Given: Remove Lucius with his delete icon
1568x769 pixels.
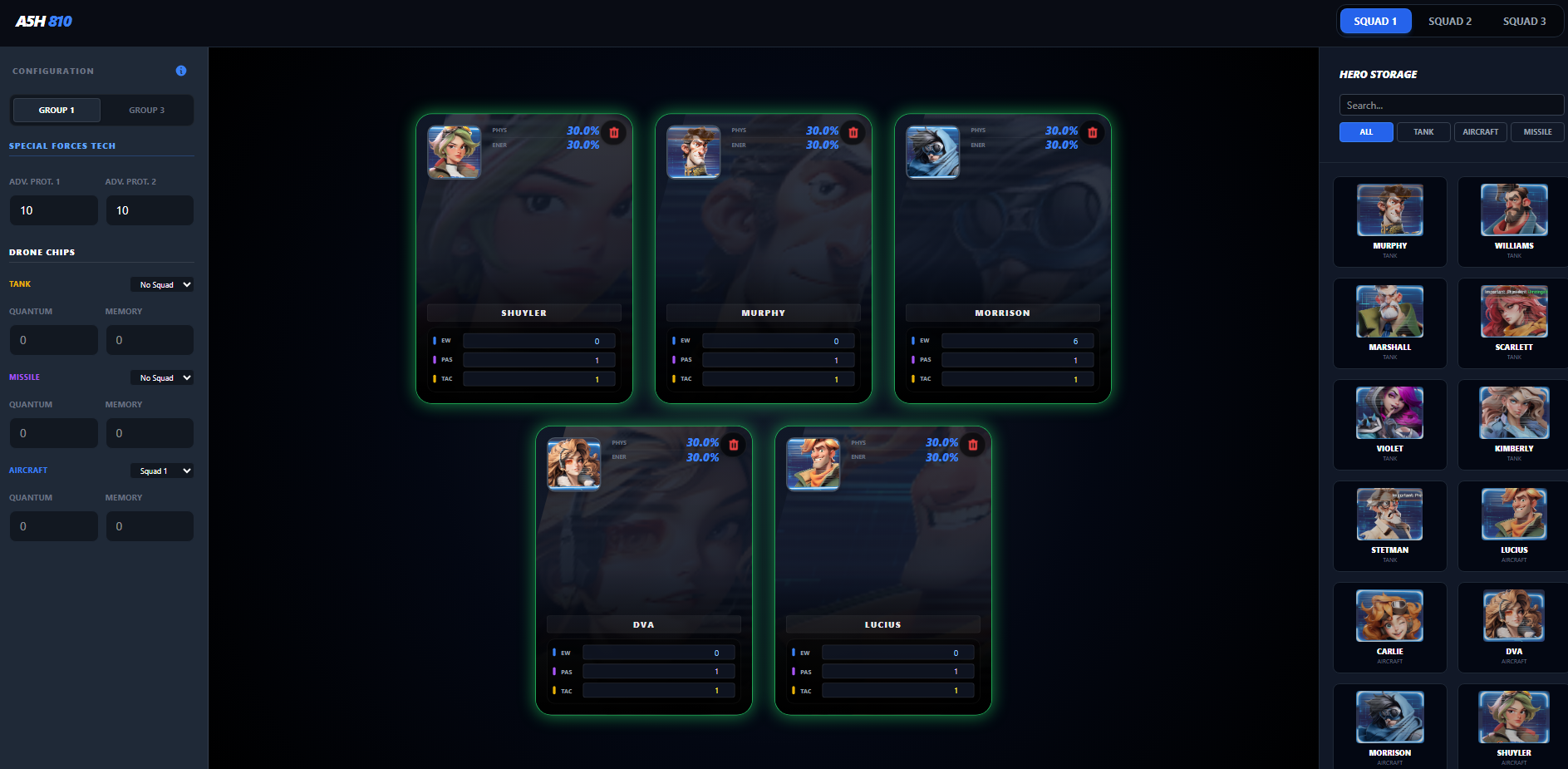Looking at the screenshot, I should click(x=973, y=445).
